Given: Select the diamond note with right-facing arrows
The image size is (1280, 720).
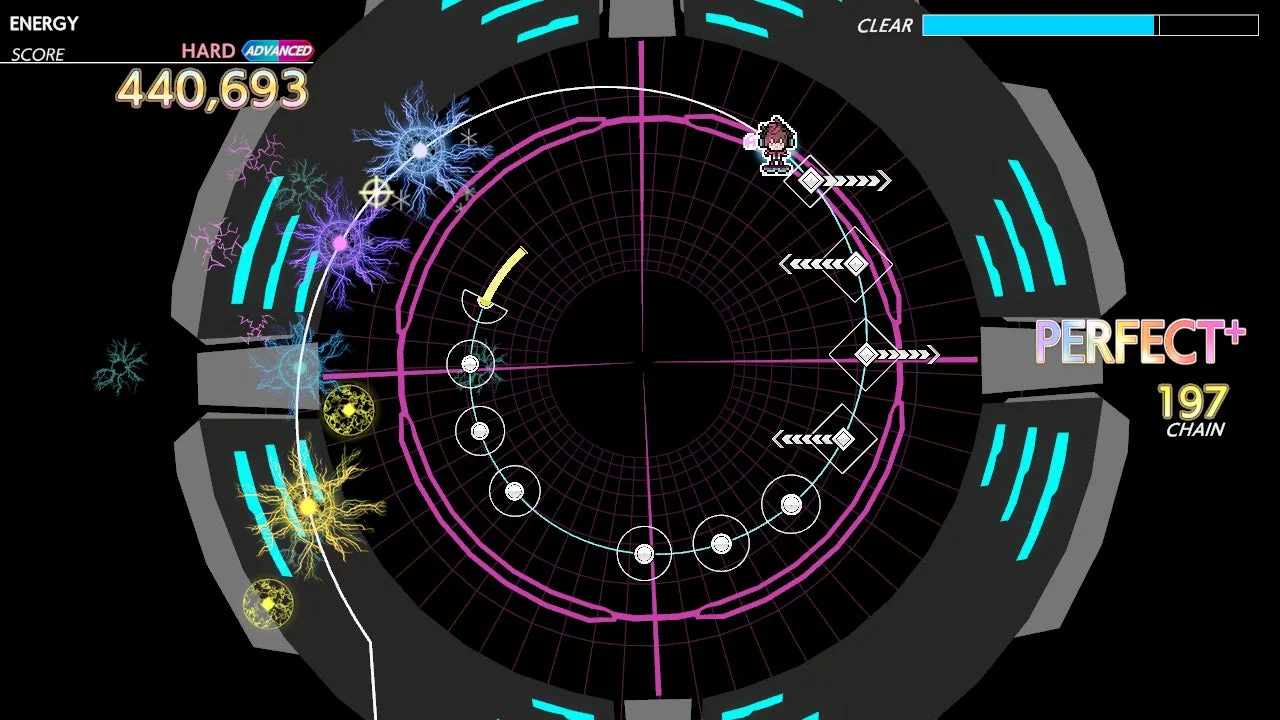Looking at the screenshot, I should pyautogui.click(x=812, y=182).
